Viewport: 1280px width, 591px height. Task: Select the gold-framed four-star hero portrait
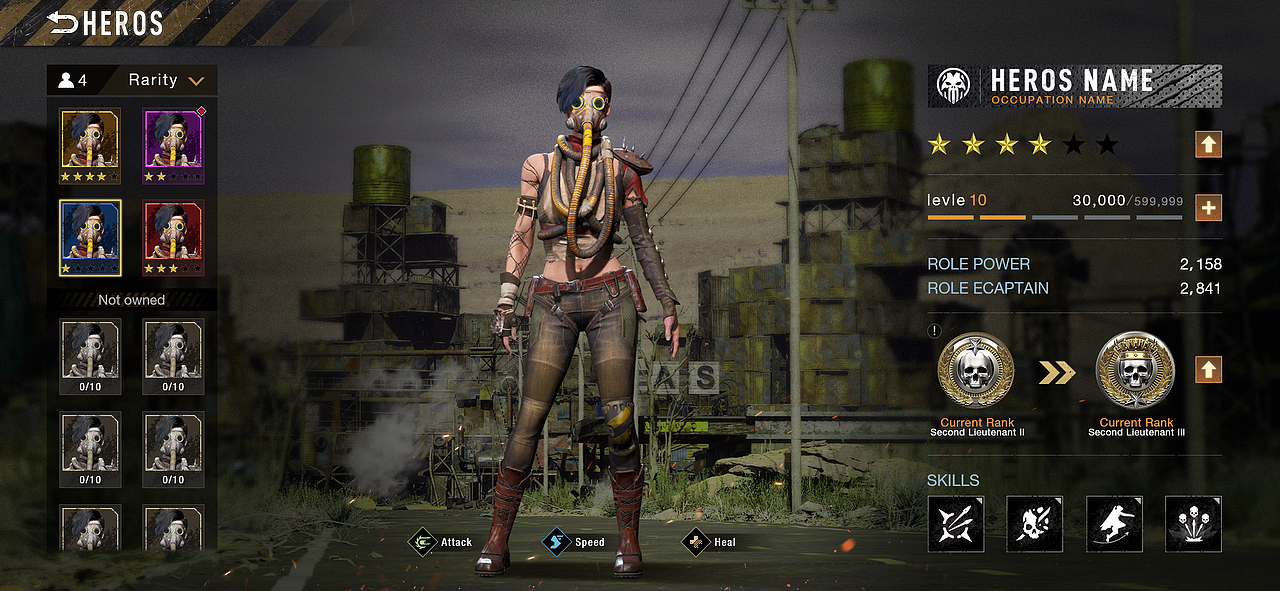pos(90,146)
